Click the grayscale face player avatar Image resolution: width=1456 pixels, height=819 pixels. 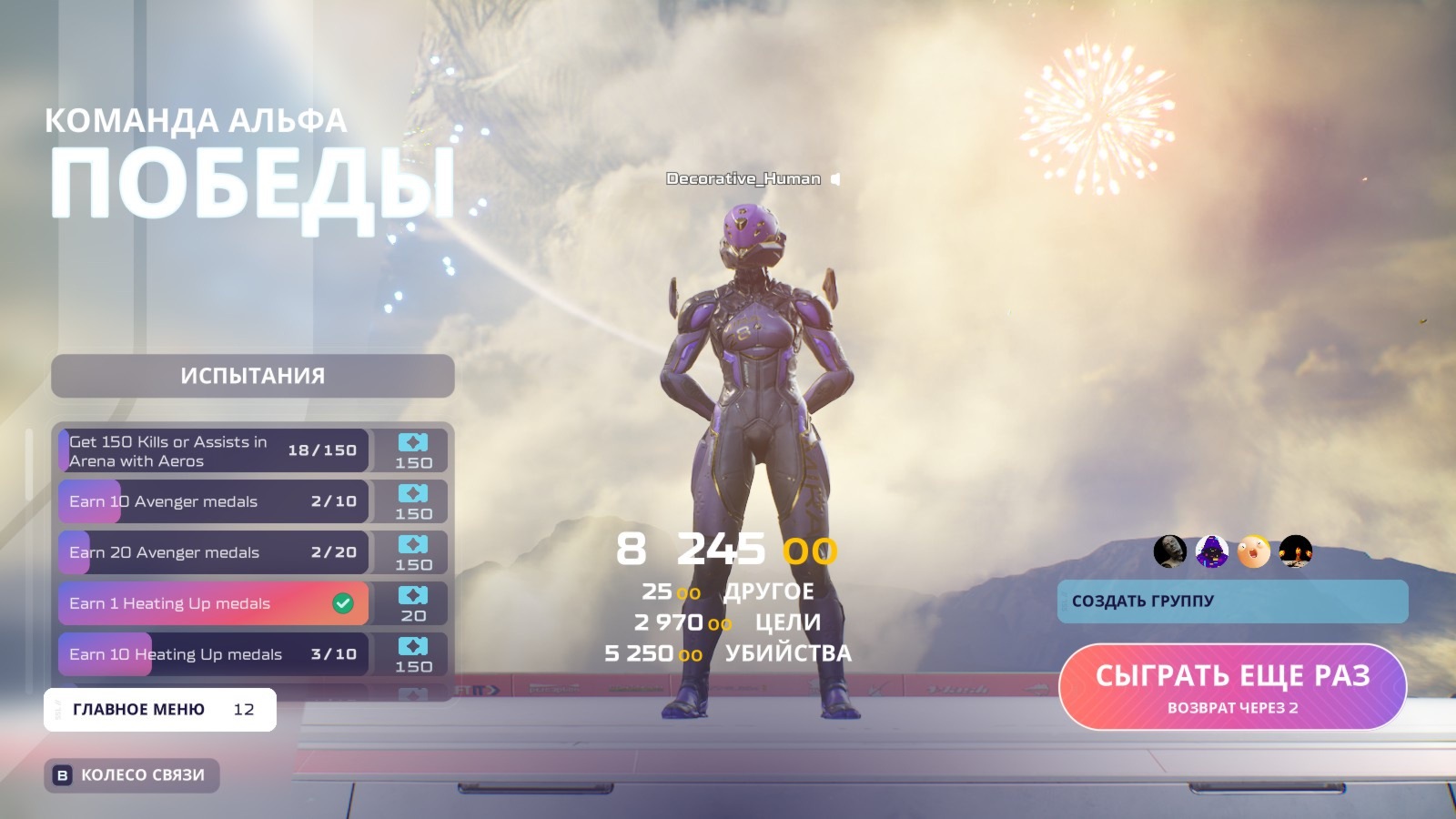click(x=1169, y=551)
